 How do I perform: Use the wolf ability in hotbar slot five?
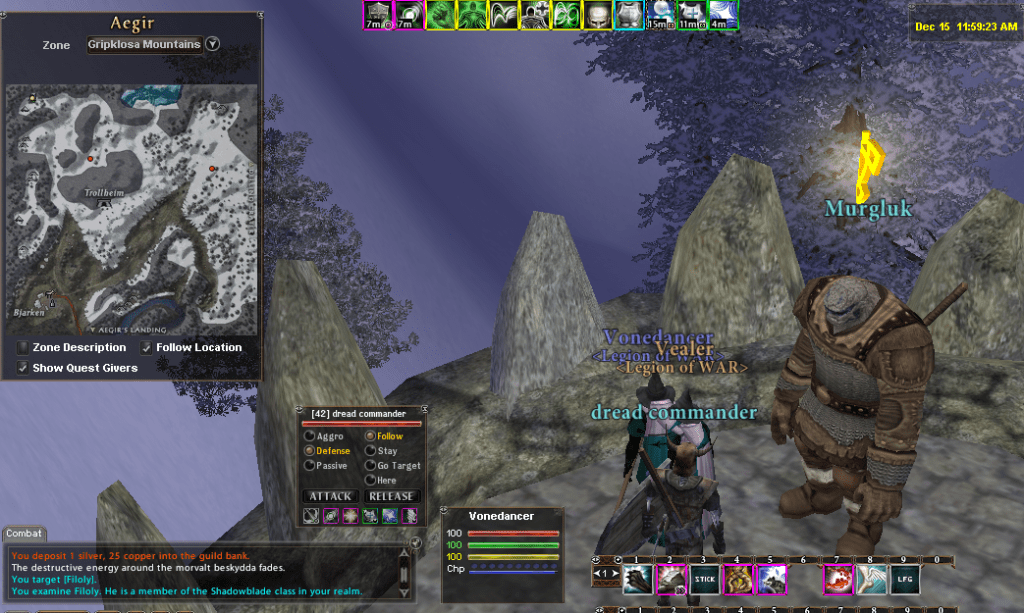click(771, 579)
